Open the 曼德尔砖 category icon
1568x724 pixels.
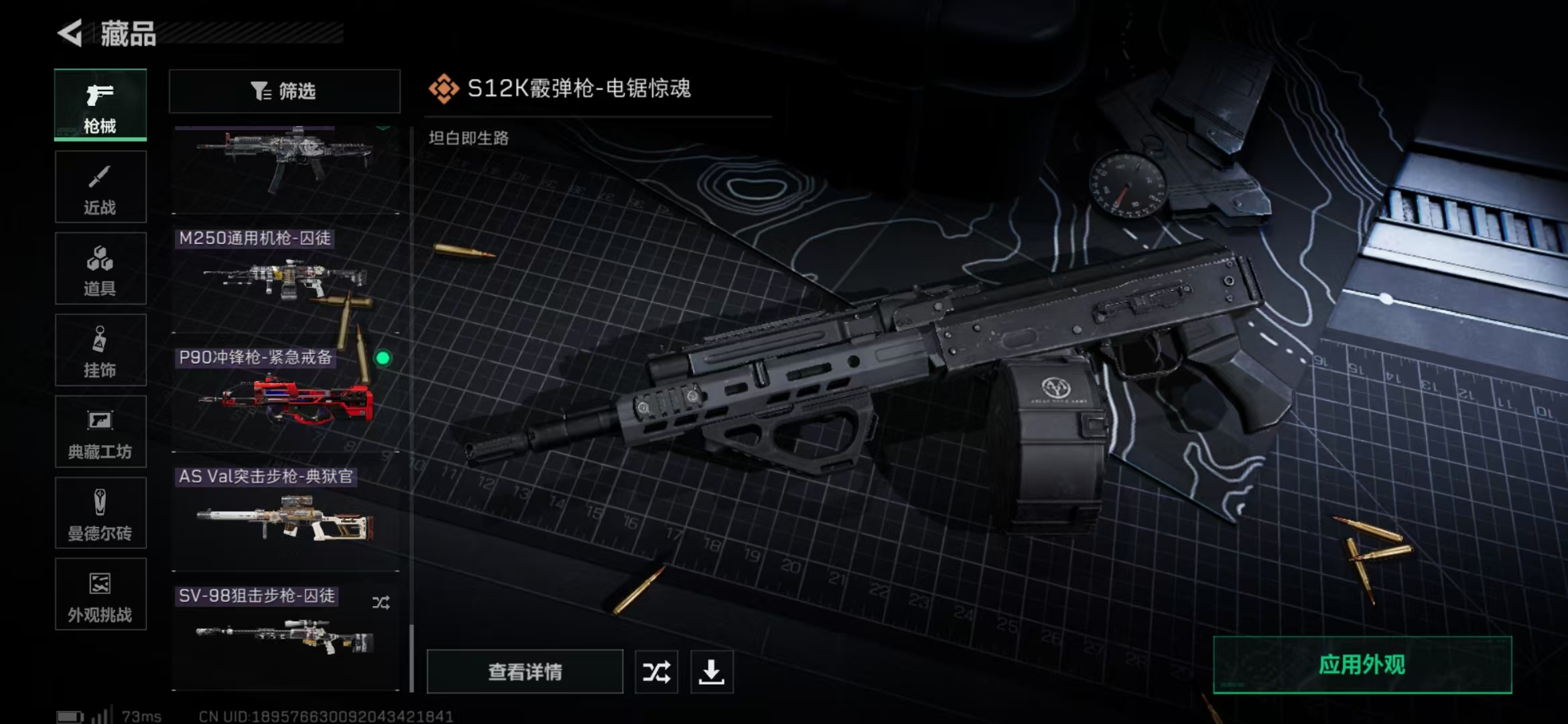99,514
